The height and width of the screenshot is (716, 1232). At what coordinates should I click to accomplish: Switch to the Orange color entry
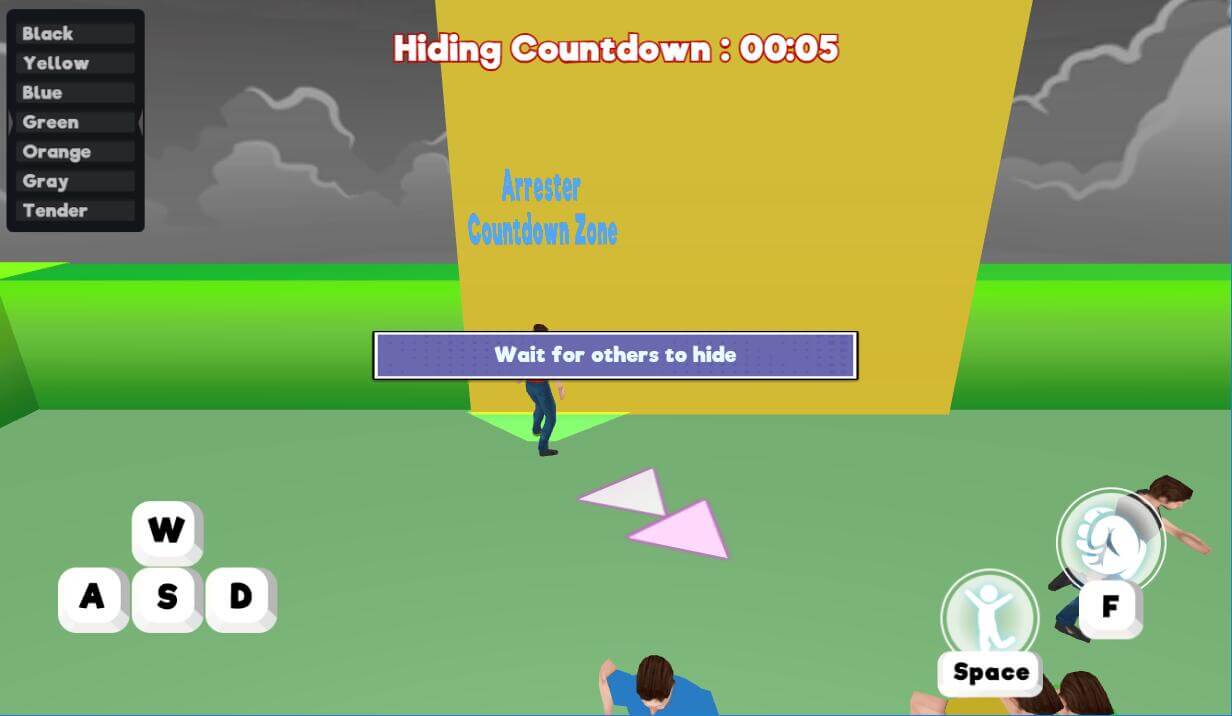(75, 152)
